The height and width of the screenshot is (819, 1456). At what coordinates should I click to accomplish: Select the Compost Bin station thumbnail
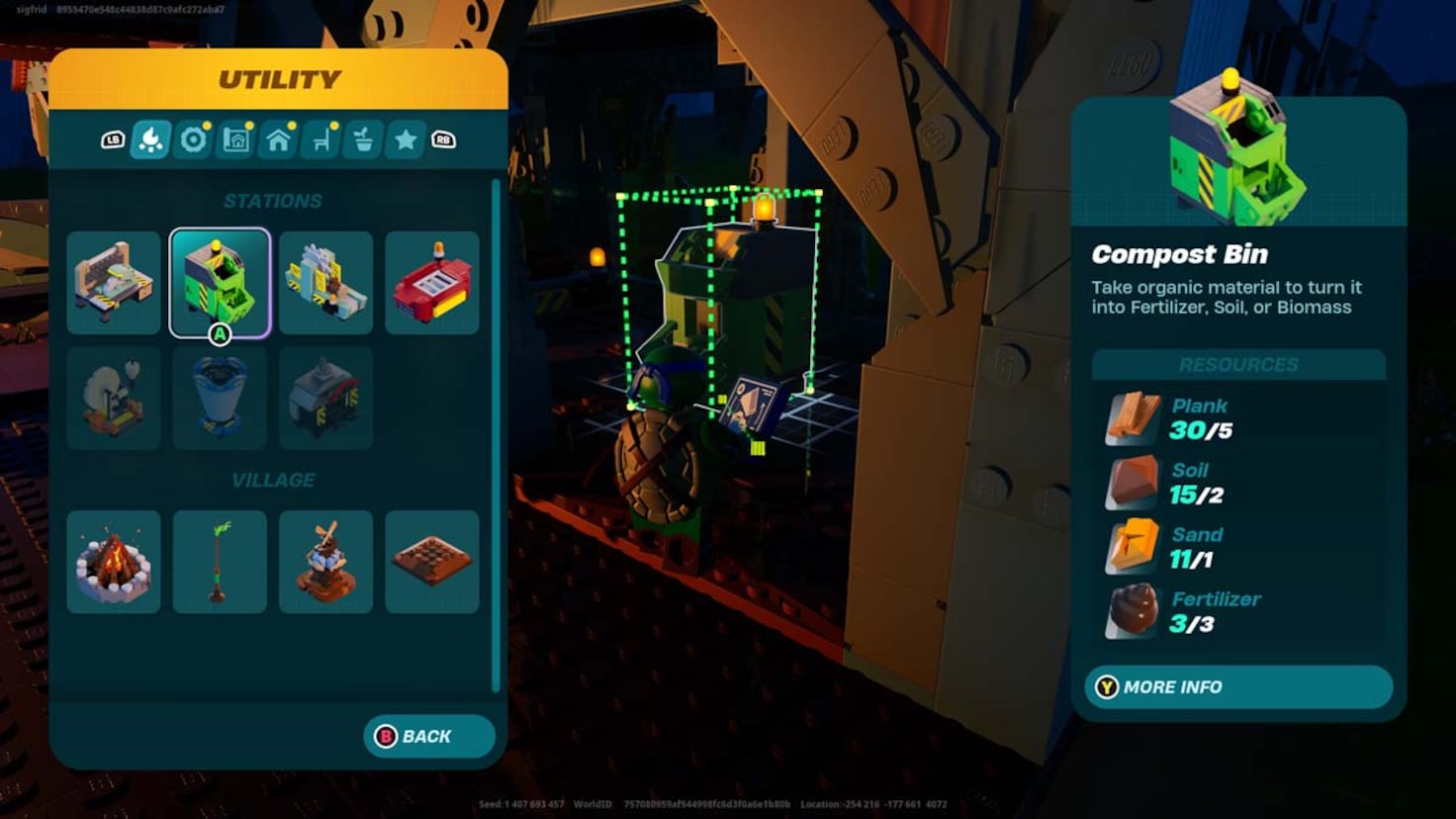[x=220, y=282]
